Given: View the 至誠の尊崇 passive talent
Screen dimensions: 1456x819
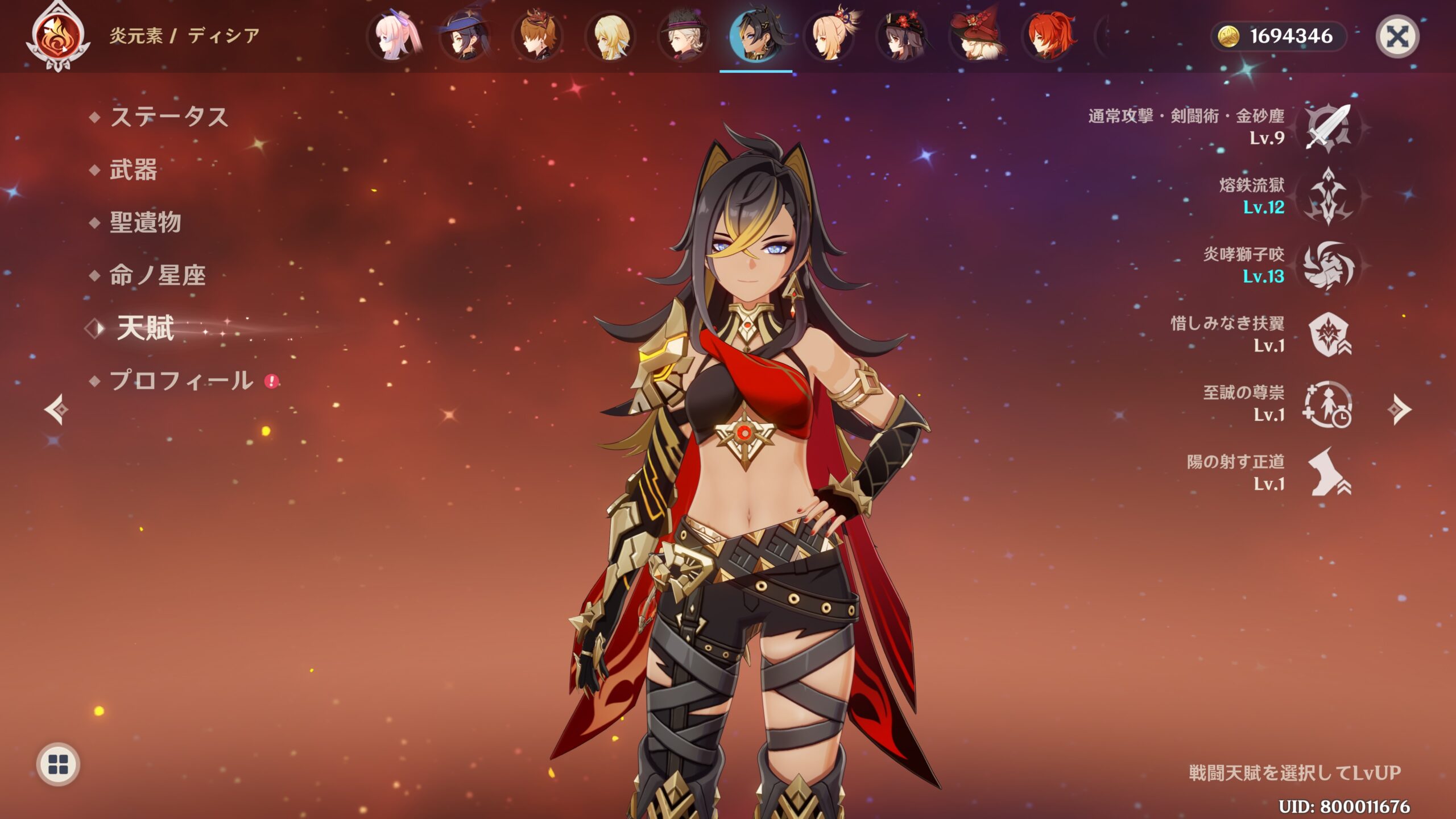Looking at the screenshot, I should click(x=1329, y=404).
